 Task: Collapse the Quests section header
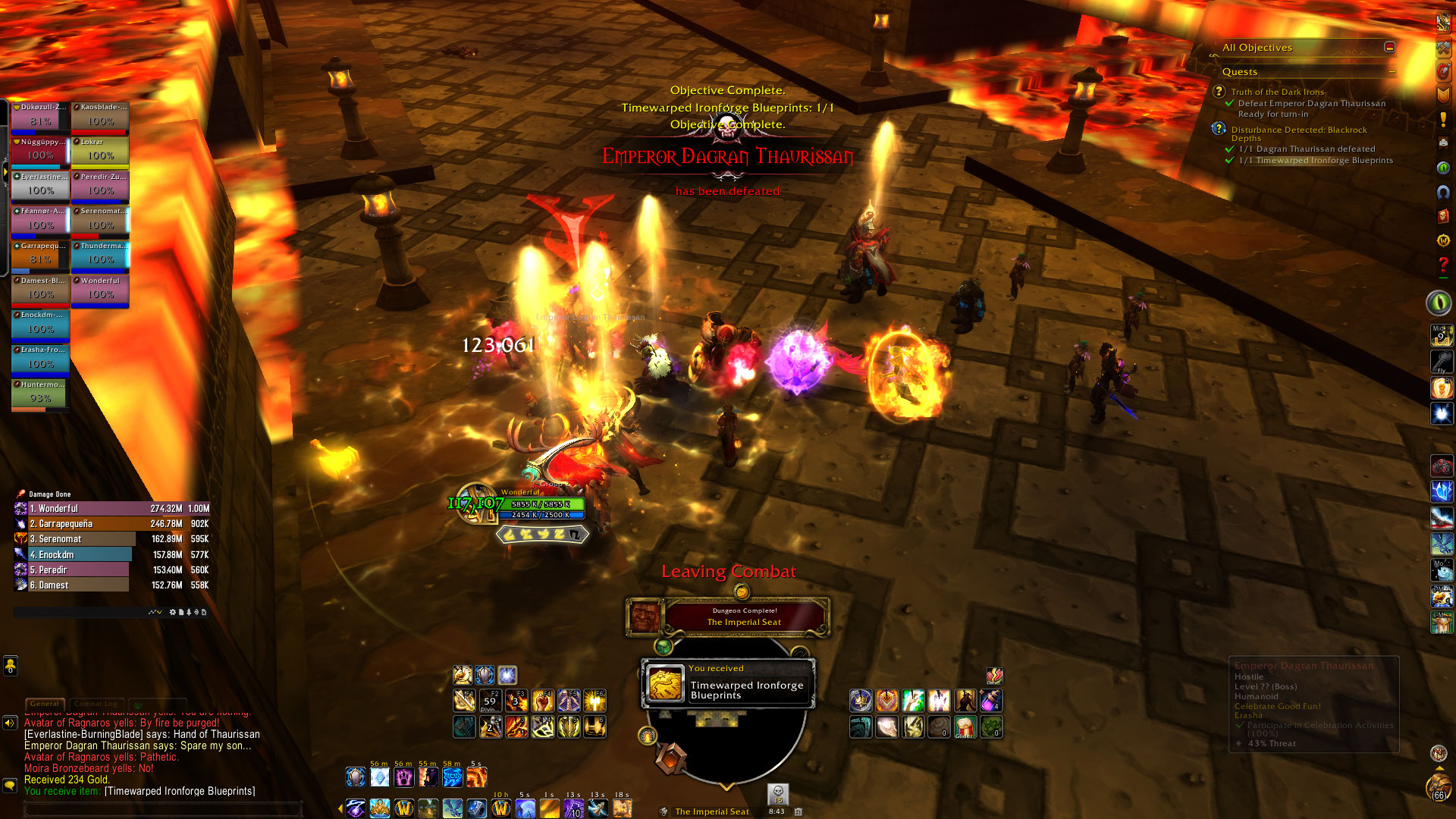[1392, 72]
